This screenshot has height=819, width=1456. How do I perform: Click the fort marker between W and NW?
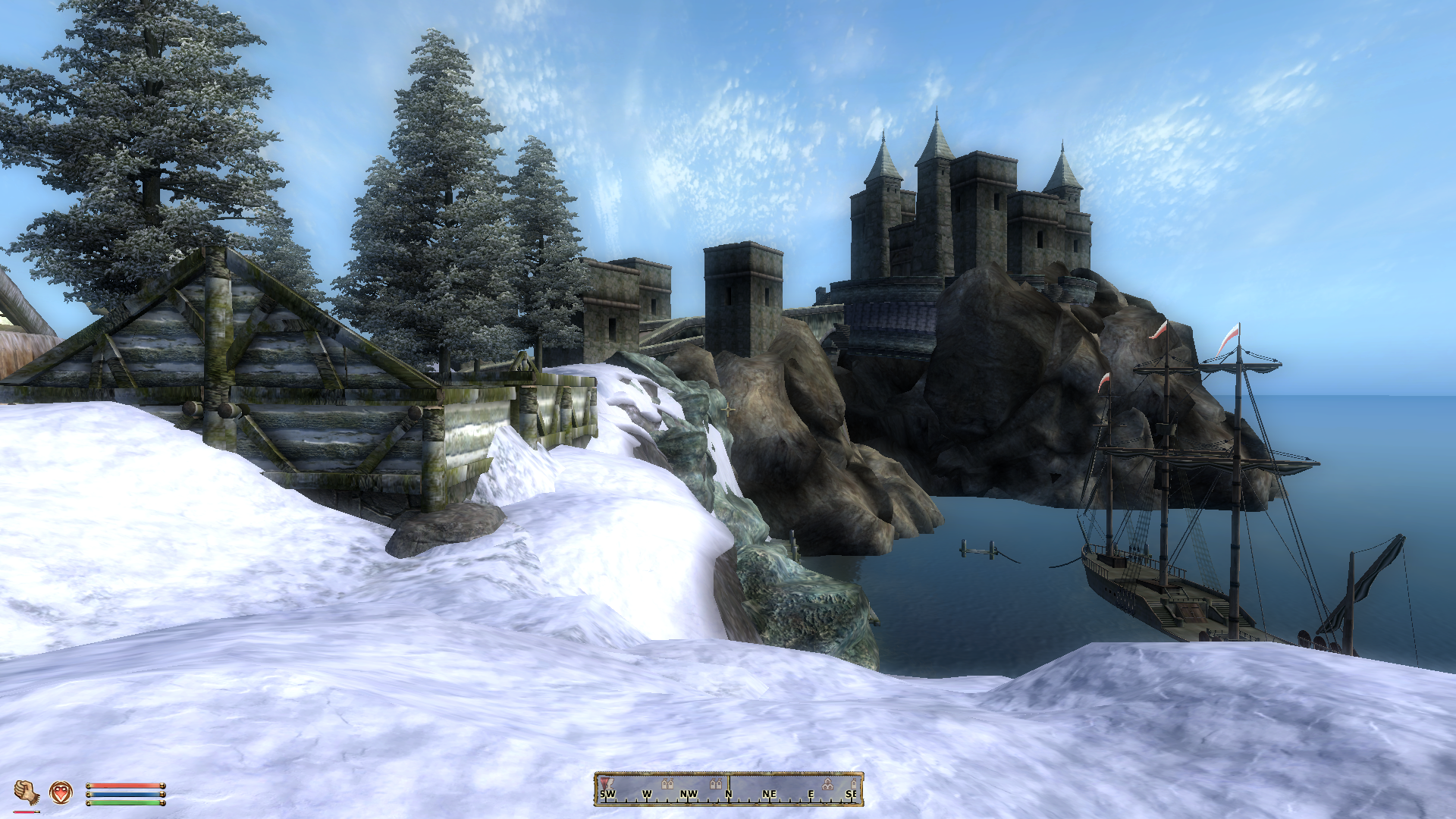(x=667, y=783)
